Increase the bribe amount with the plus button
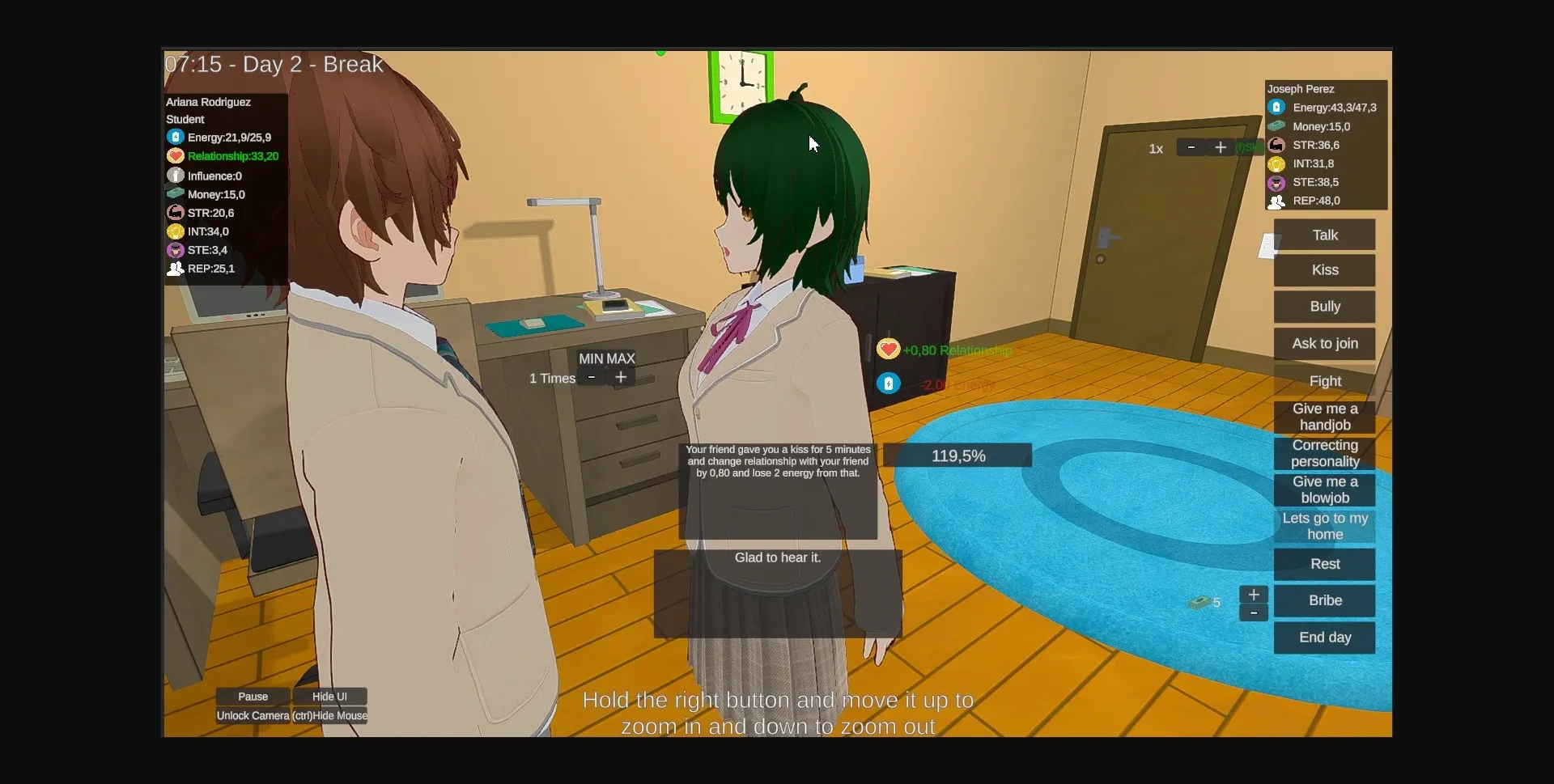The image size is (1554, 784). click(1254, 593)
